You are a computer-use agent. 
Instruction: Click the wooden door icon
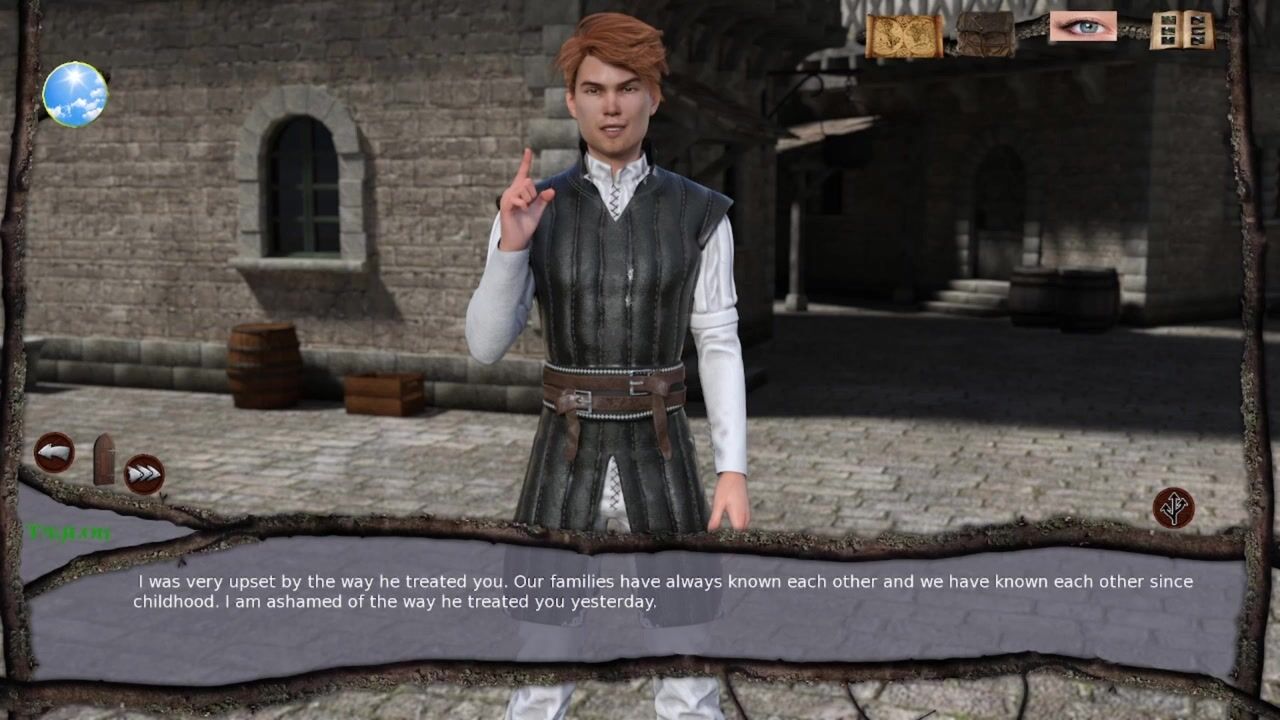pyautogui.click(x=104, y=459)
